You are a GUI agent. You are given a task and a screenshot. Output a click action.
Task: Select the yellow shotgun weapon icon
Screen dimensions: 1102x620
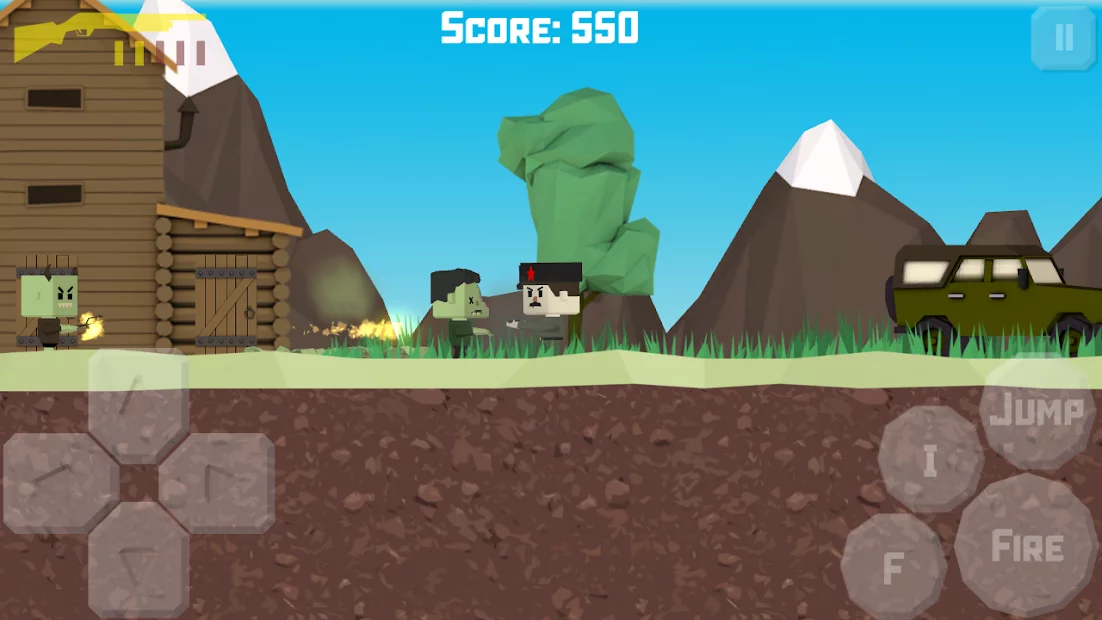pyautogui.click(x=60, y=35)
